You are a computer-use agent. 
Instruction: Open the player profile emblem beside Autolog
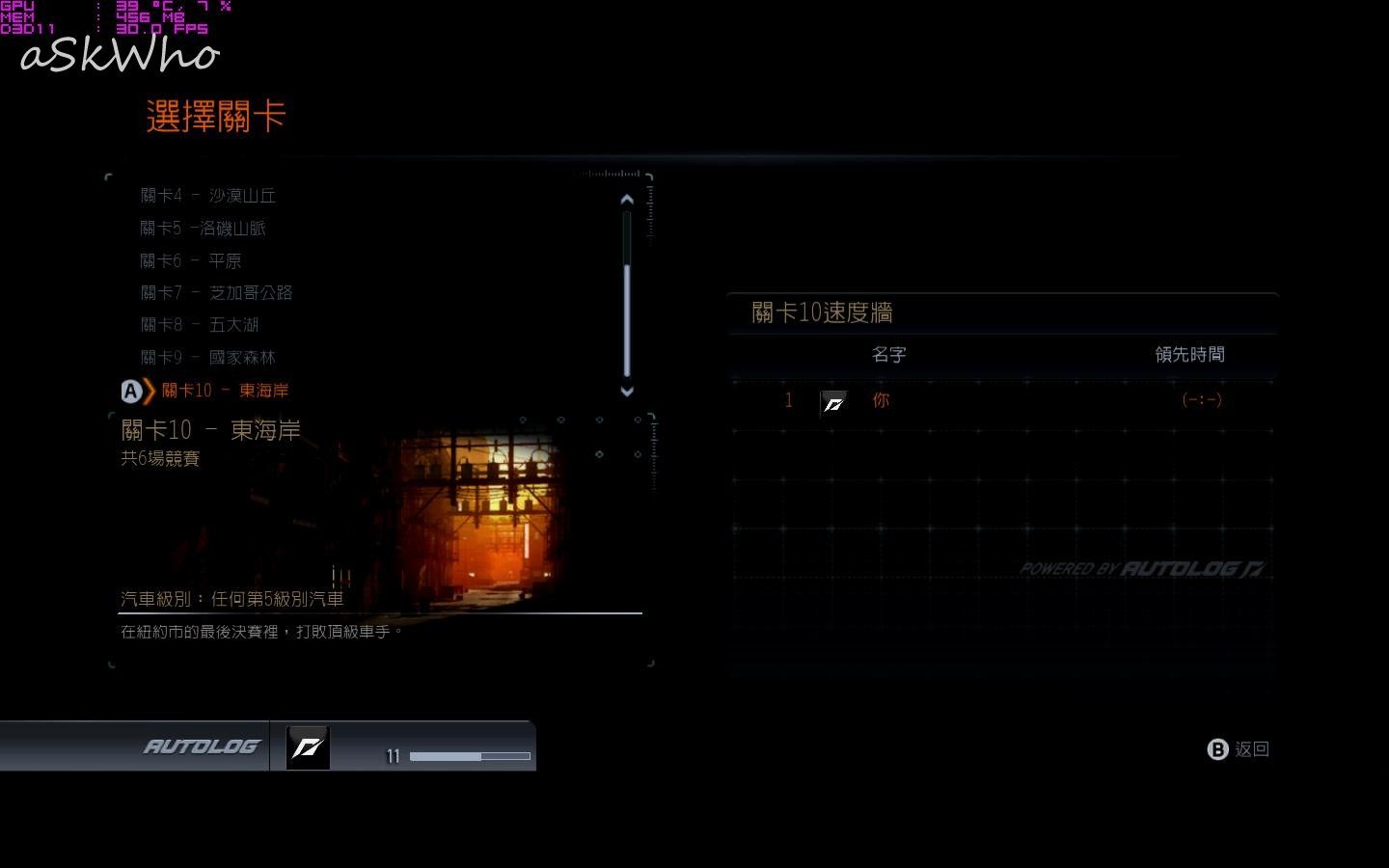click(x=308, y=747)
